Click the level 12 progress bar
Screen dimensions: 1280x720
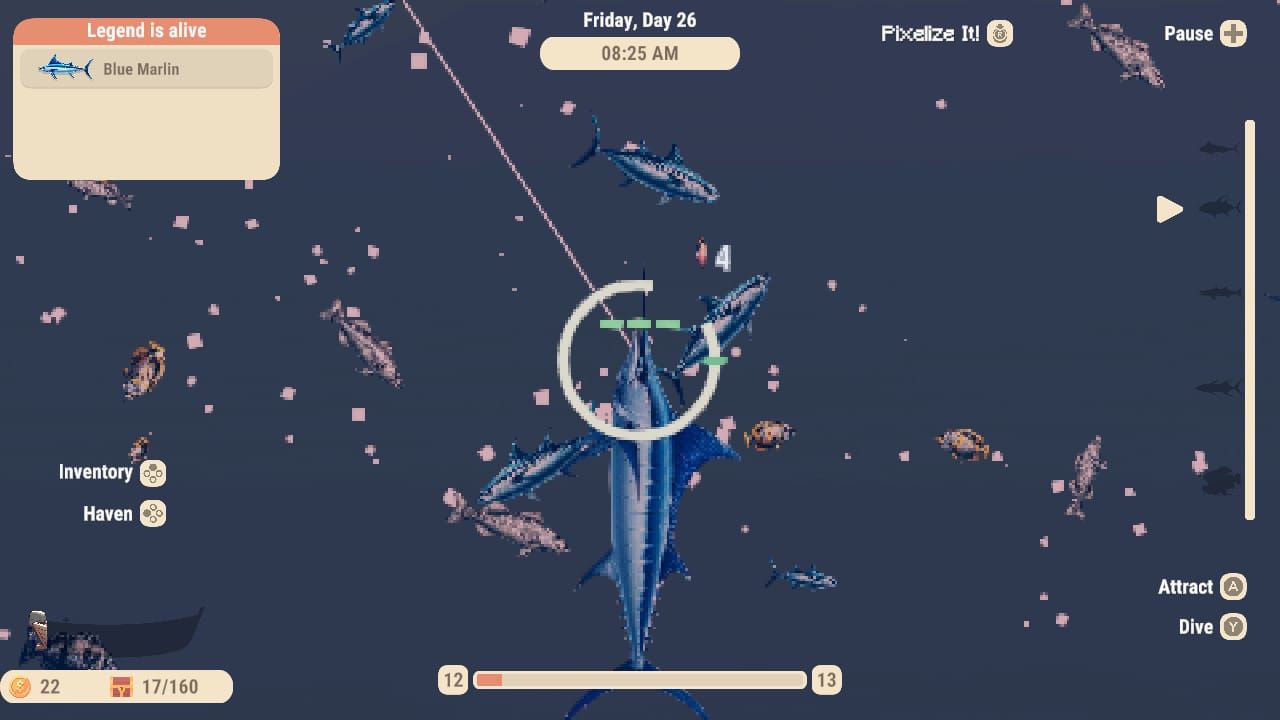point(639,679)
